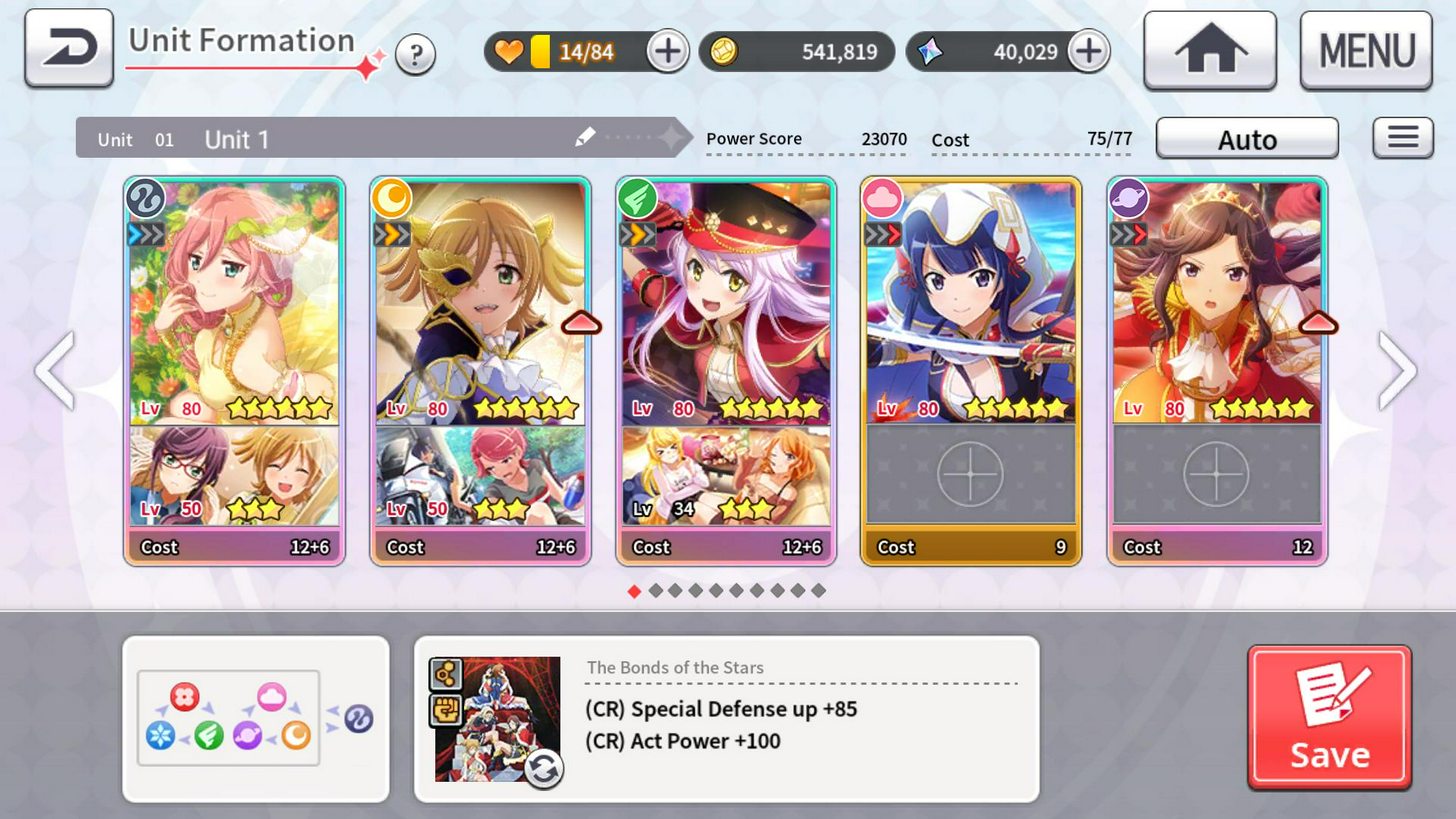Select the blue-haired sword character card
1456x819 pixels.
point(971,302)
